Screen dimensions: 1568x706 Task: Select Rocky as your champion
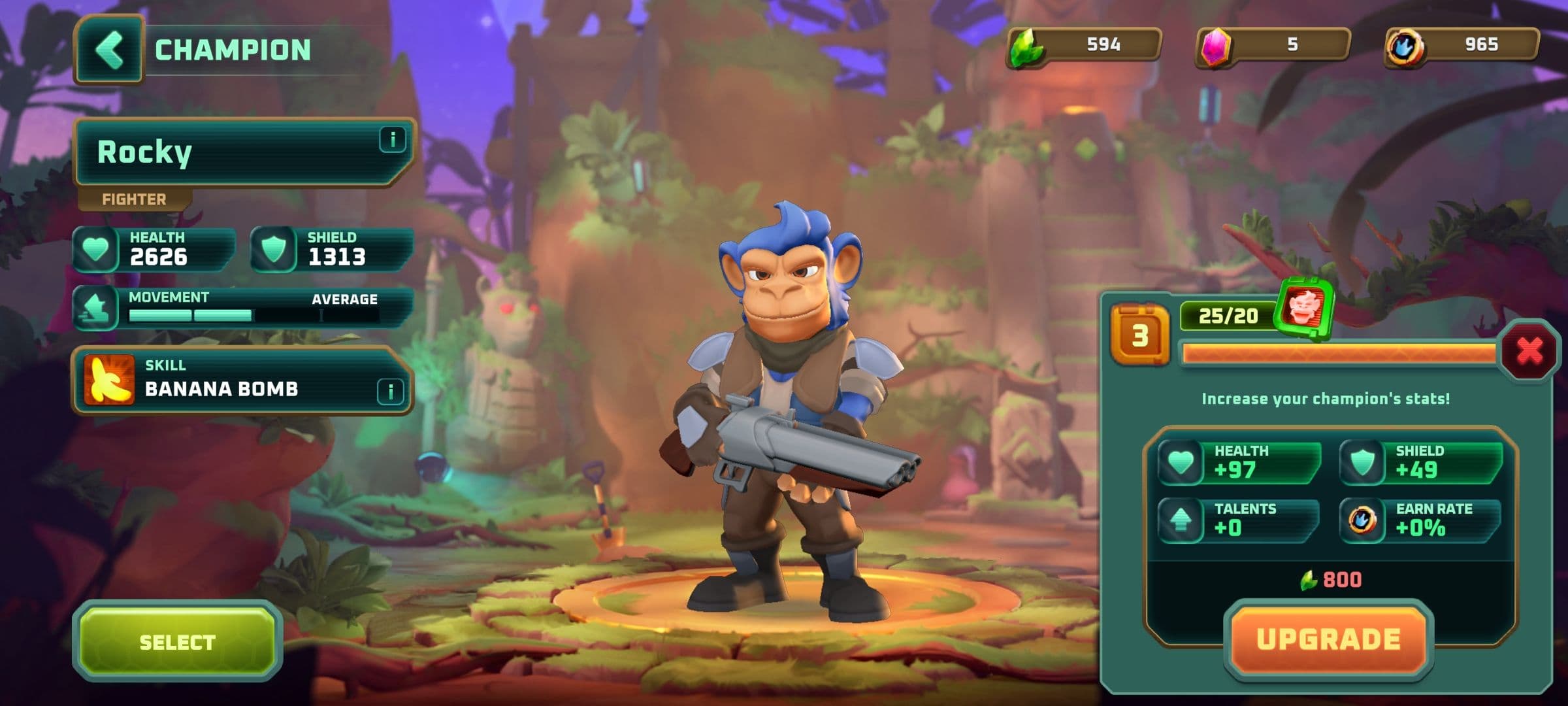[177, 642]
